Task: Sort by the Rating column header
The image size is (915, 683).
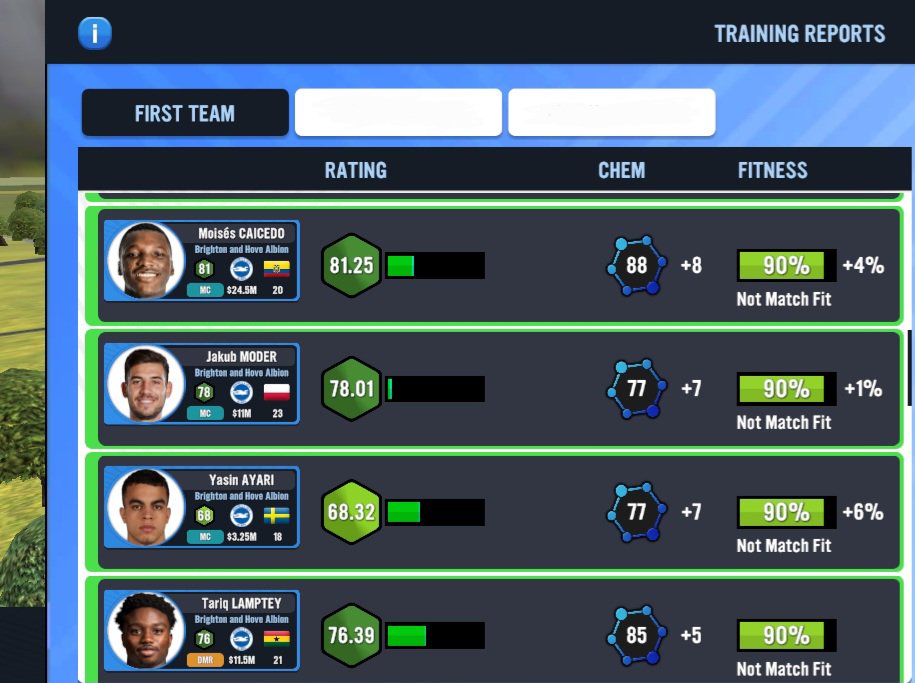Action: 355,170
